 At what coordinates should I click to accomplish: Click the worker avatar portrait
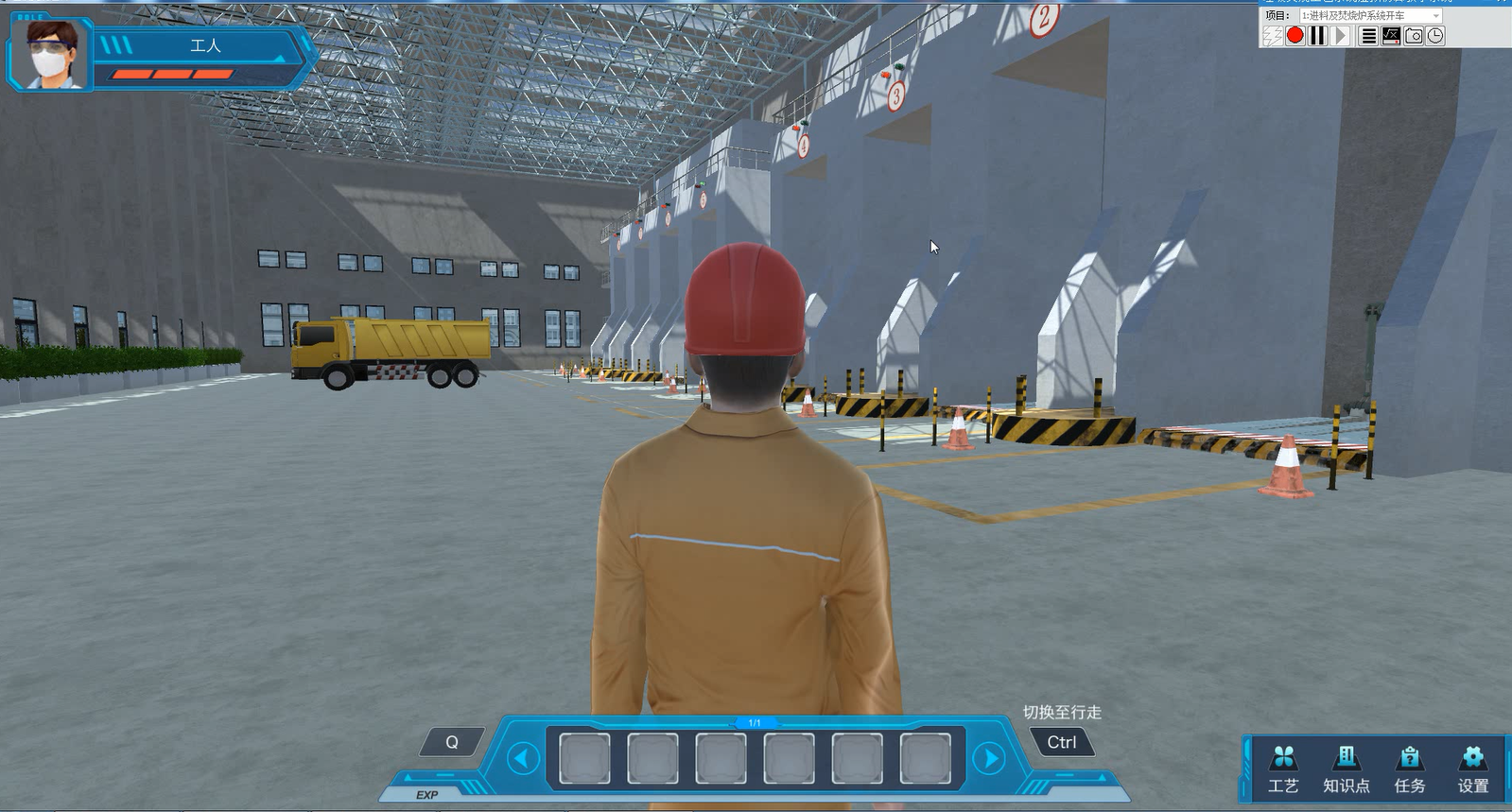click(51, 54)
